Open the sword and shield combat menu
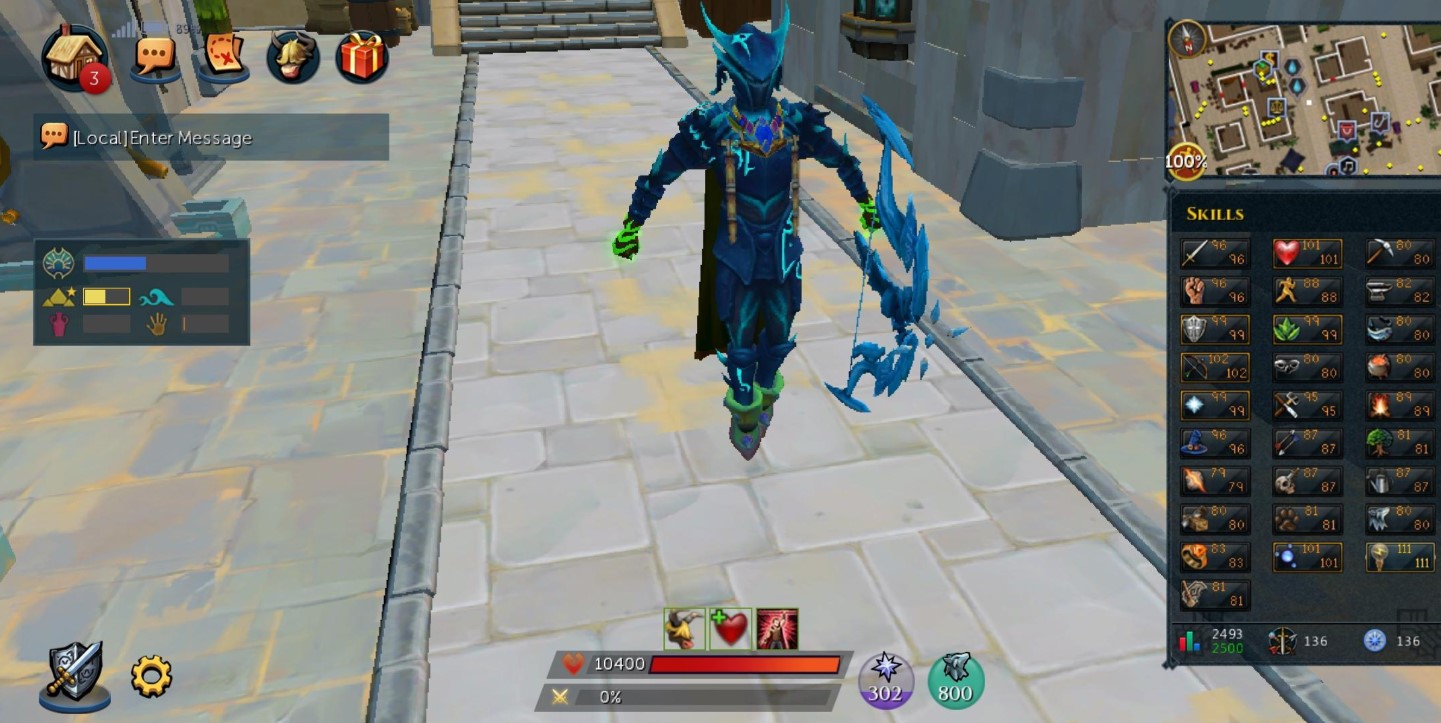This screenshot has width=1441, height=723. 75,673
